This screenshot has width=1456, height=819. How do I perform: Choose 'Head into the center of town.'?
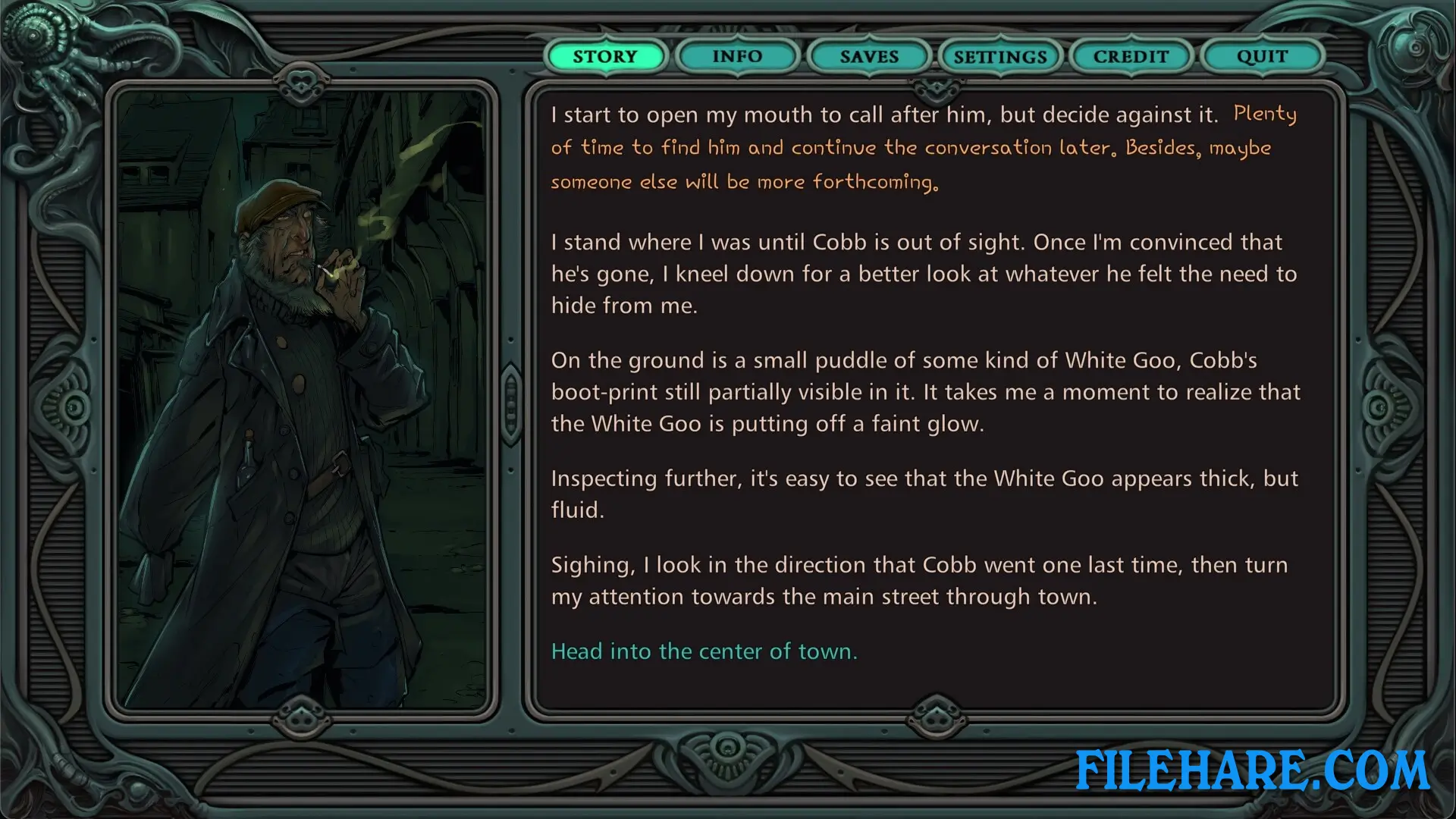pos(704,651)
